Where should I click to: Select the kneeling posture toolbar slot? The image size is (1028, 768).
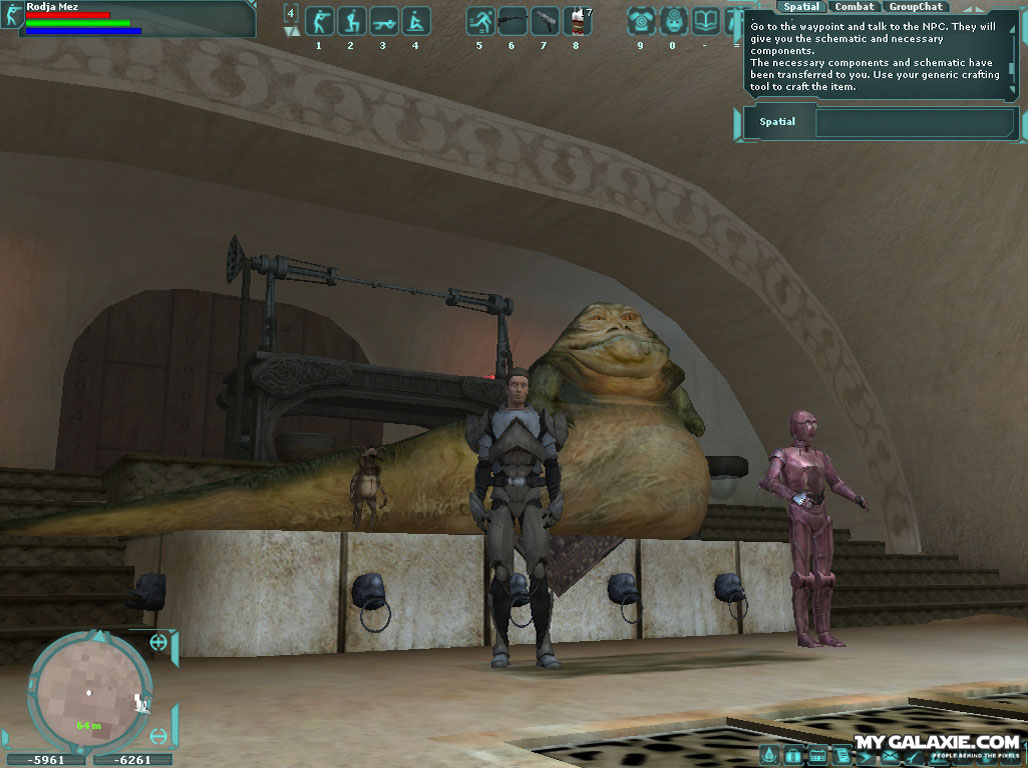(x=351, y=21)
